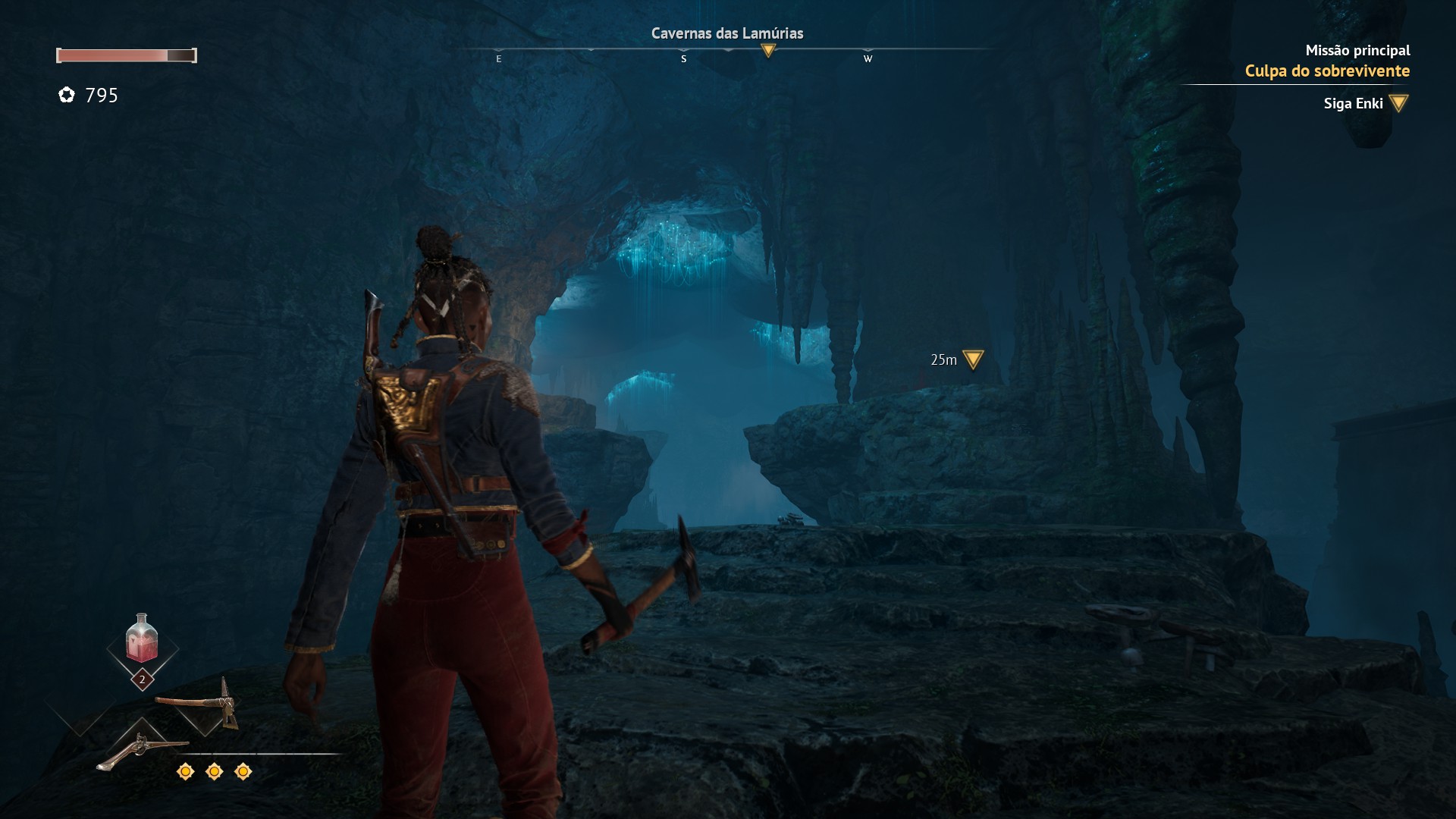The image size is (1456, 819).
Task: Click the objective marker on the compass
Action: (768, 51)
